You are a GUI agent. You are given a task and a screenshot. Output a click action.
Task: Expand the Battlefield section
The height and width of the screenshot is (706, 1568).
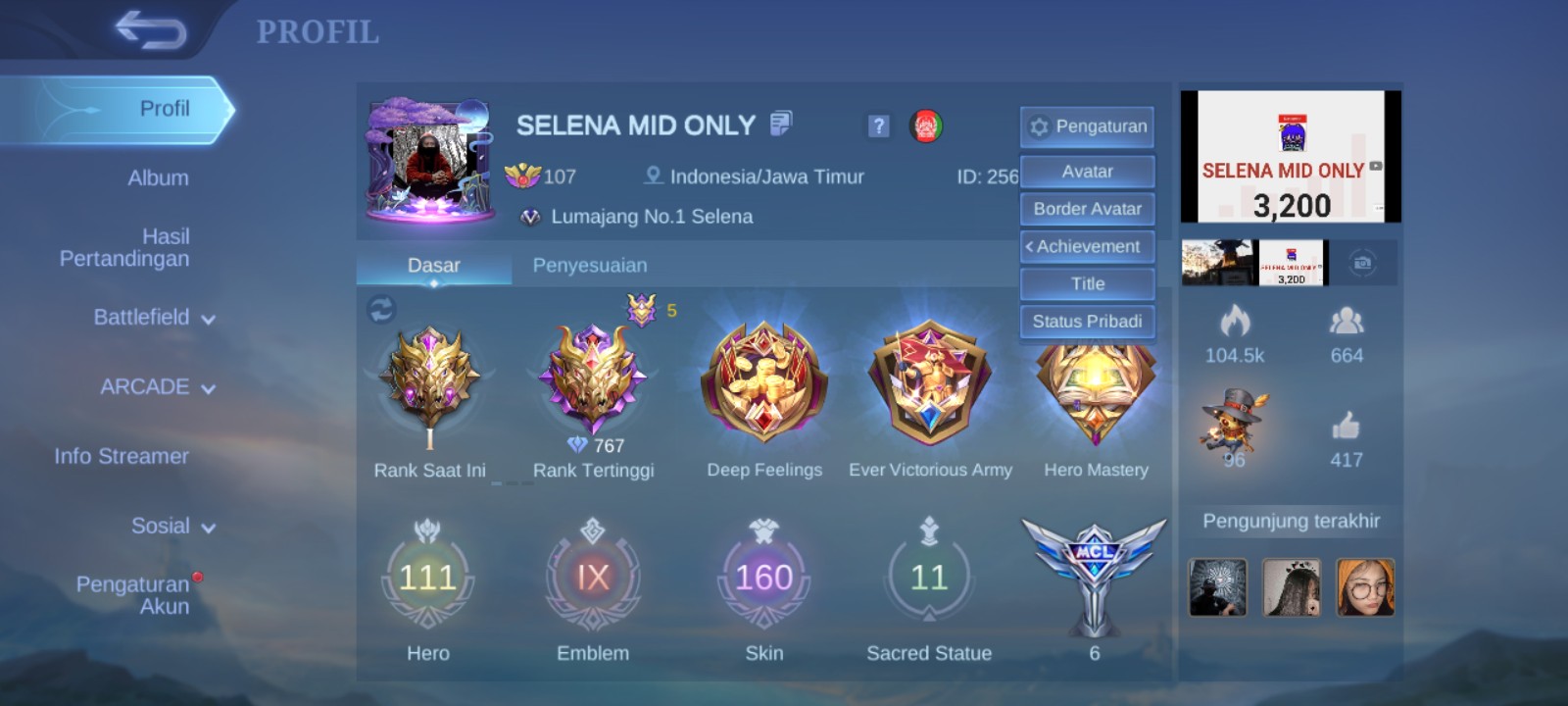coord(154,318)
